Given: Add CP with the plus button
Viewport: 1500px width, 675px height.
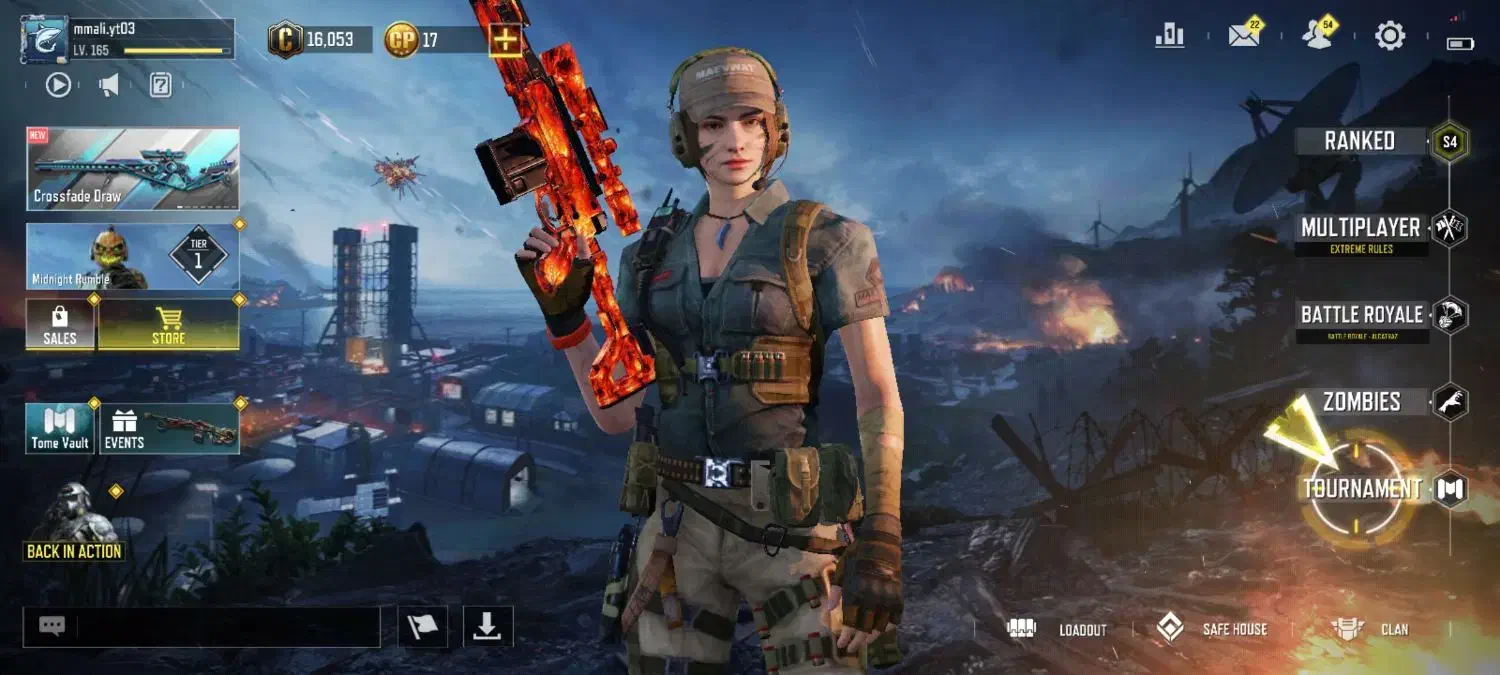Looking at the screenshot, I should (505, 40).
